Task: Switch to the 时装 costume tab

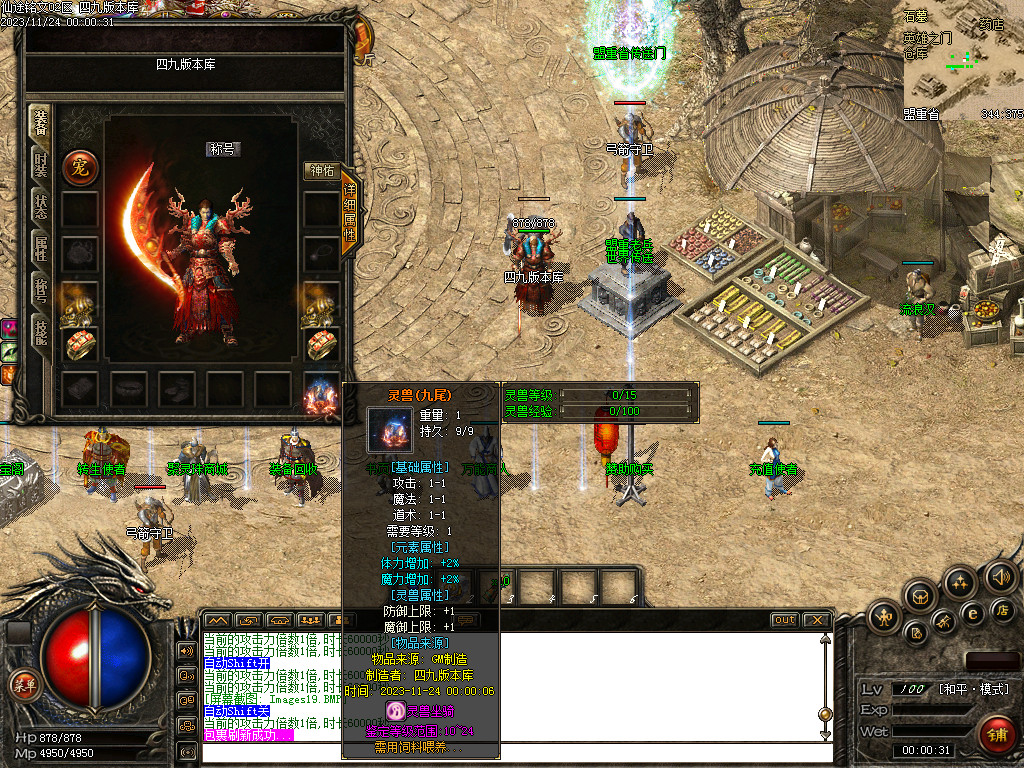Action: tap(40, 166)
